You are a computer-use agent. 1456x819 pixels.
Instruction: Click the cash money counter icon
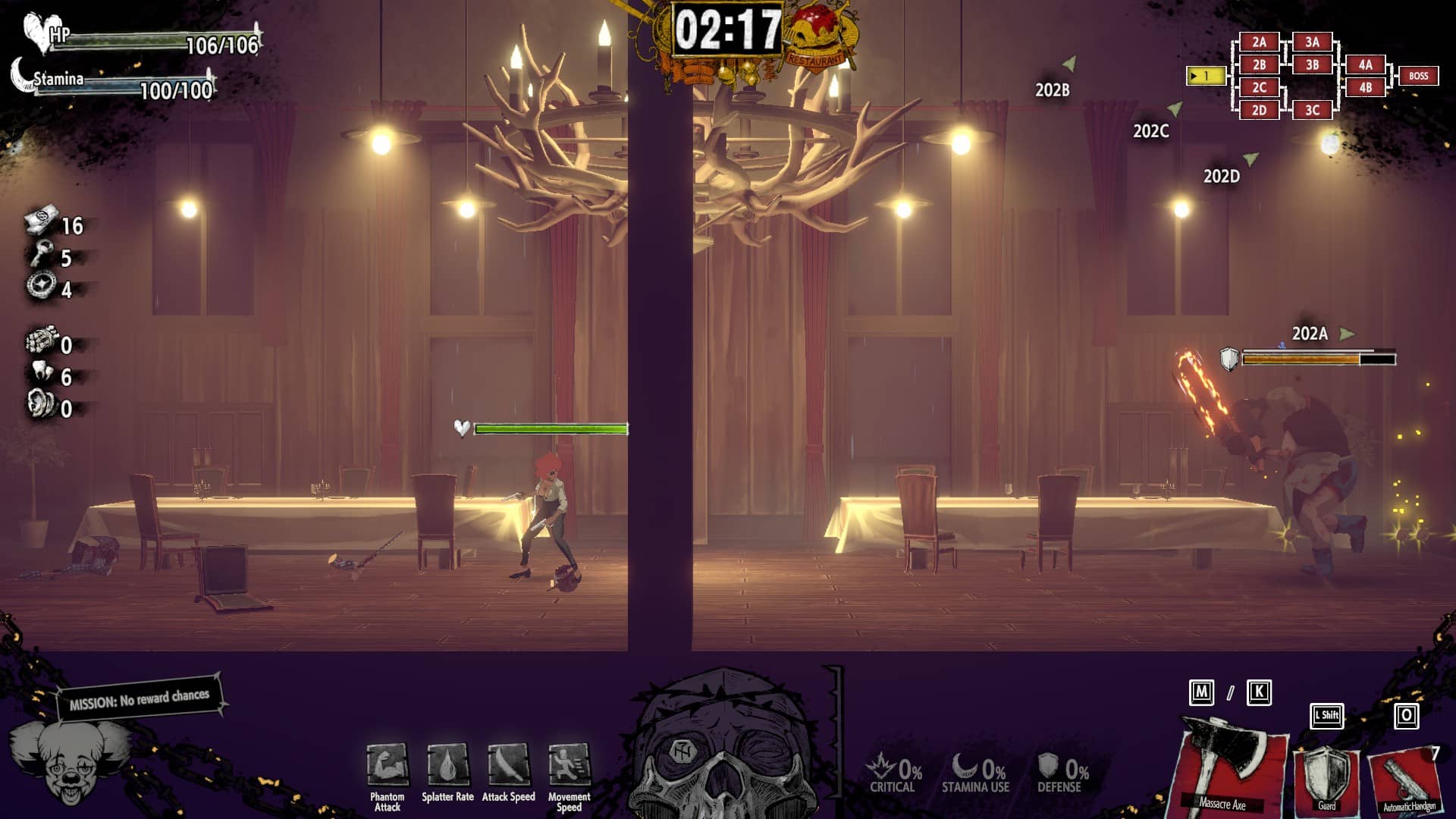(x=42, y=221)
